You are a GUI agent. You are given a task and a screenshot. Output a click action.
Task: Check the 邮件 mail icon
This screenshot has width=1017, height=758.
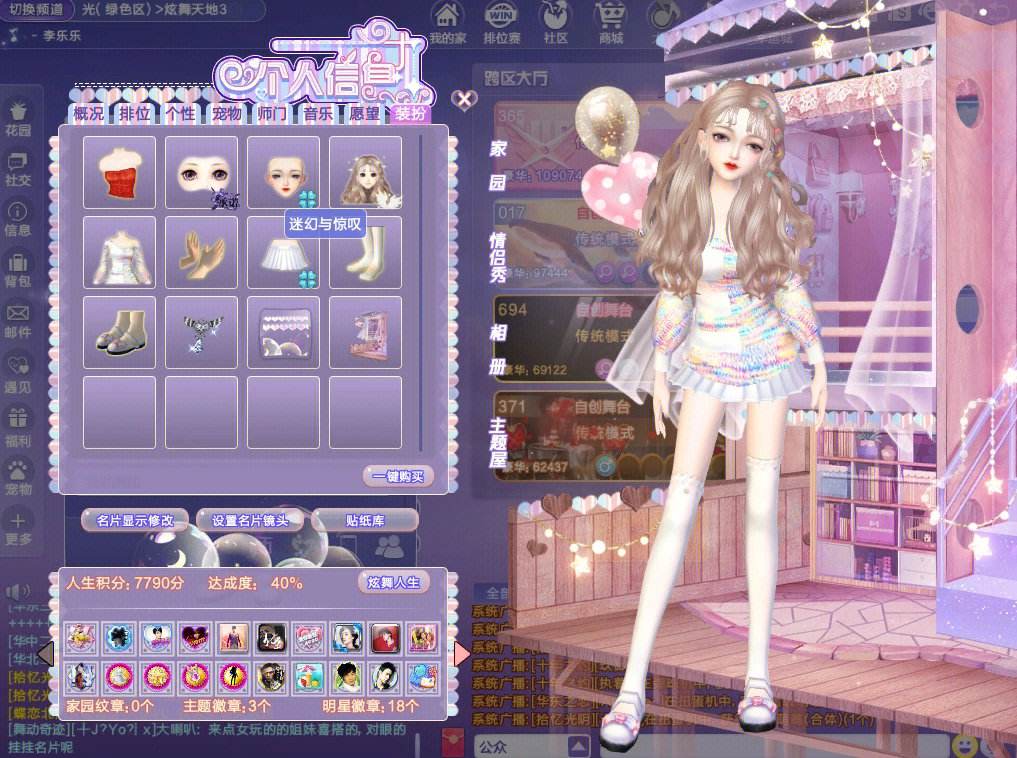18,320
